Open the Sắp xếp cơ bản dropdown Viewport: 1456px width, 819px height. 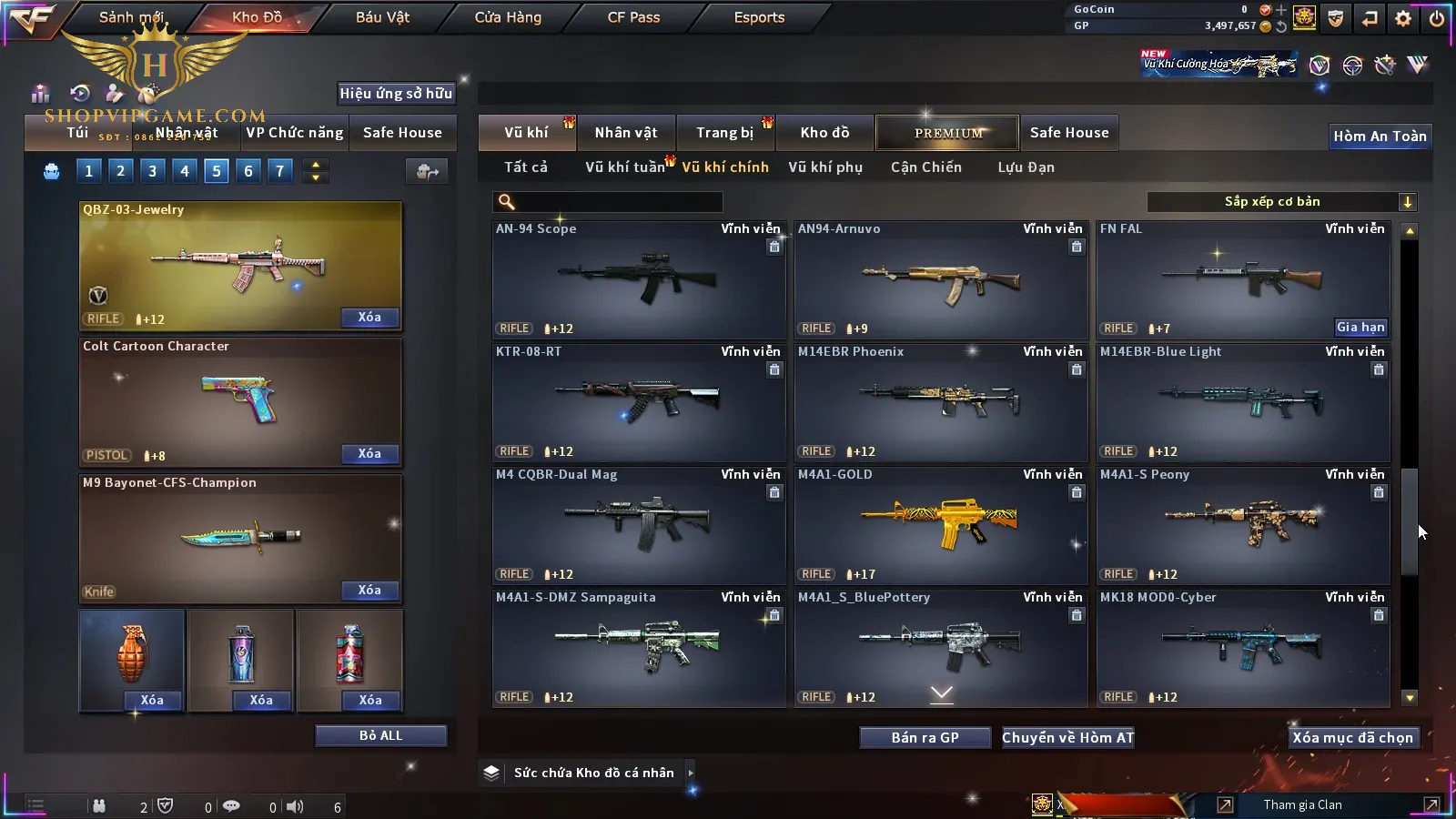pyautogui.click(x=1281, y=202)
